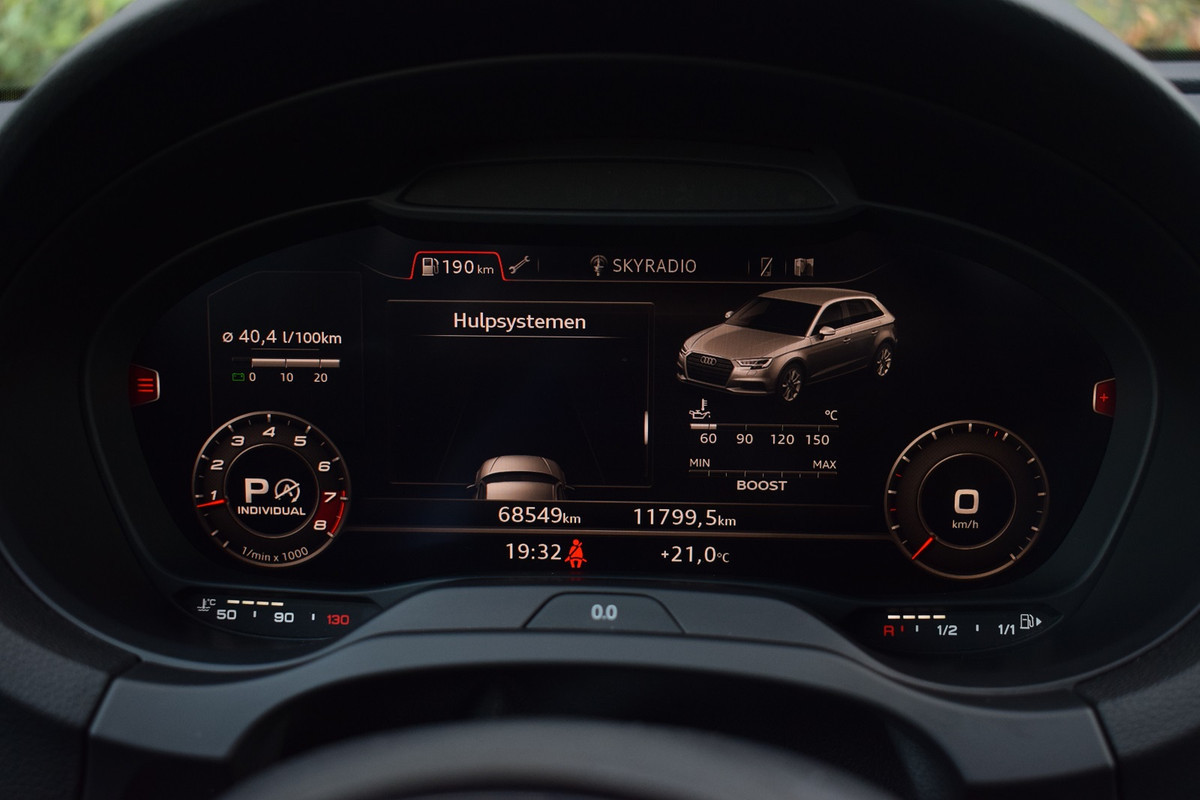1200x800 pixels.
Task: Open the phone tab
Action: (x=766, y=266)
